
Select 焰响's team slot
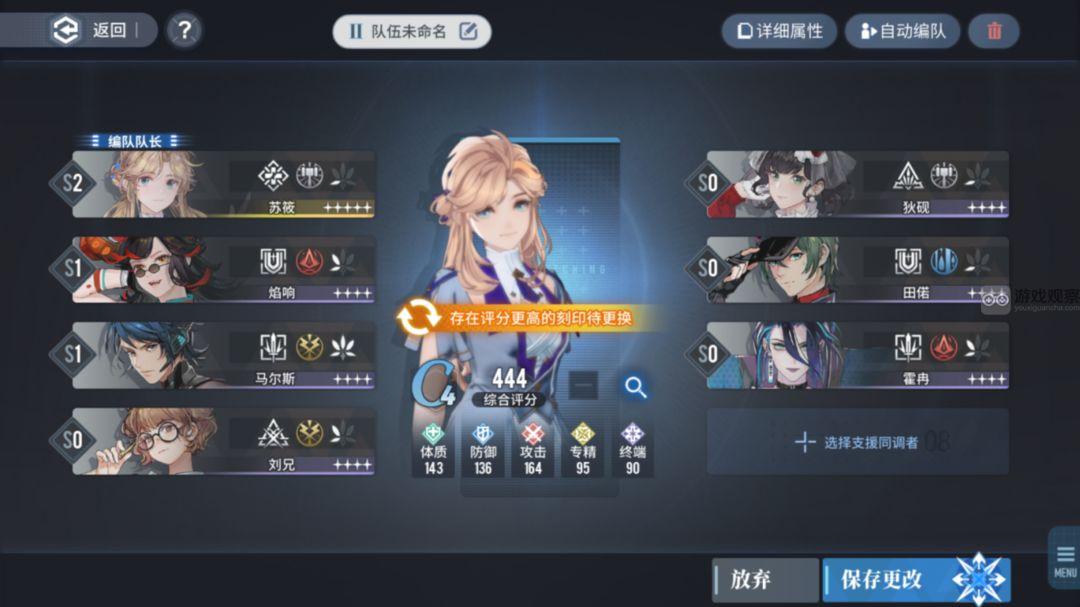(225, 270)
